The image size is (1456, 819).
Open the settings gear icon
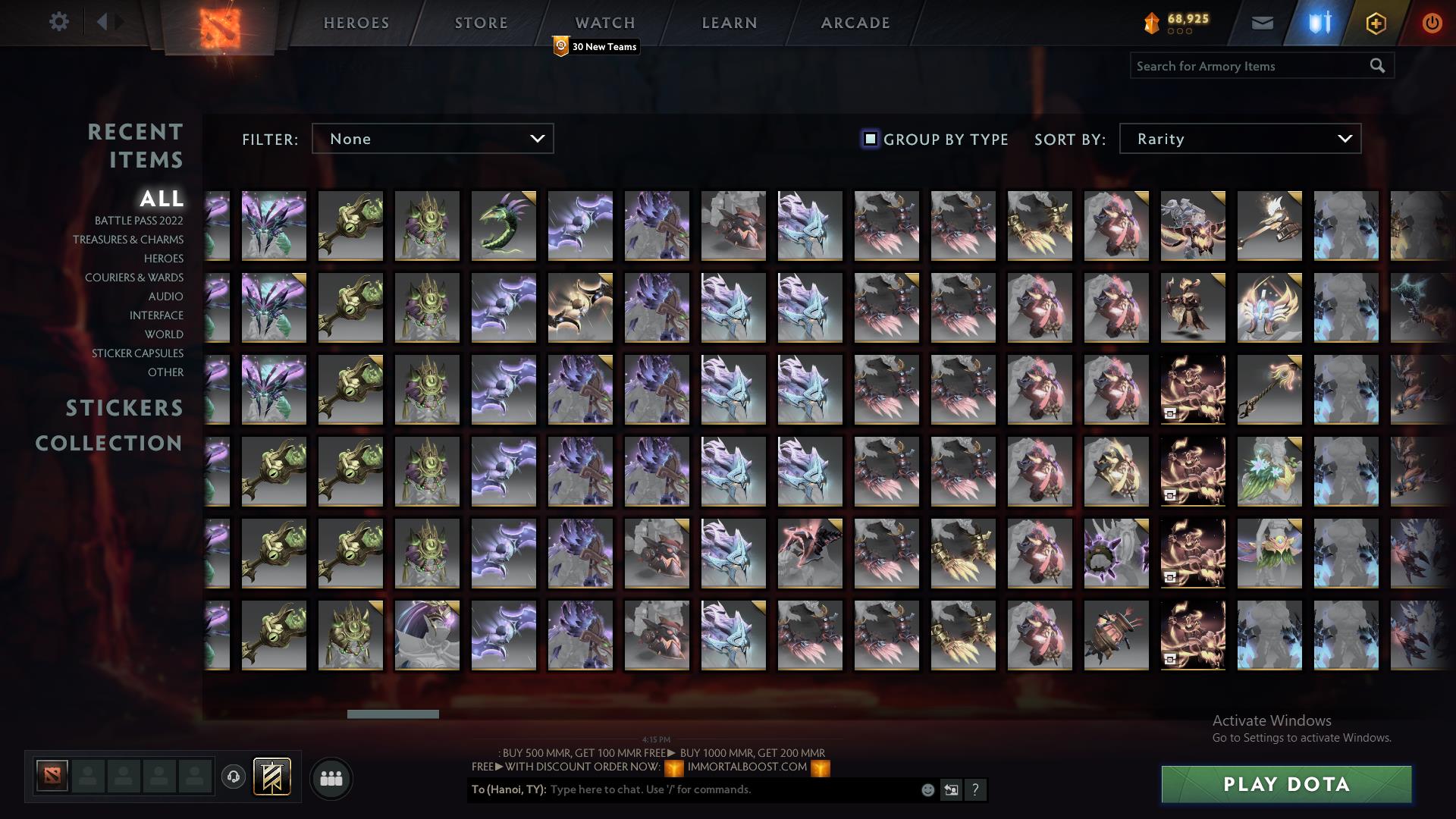59,22
